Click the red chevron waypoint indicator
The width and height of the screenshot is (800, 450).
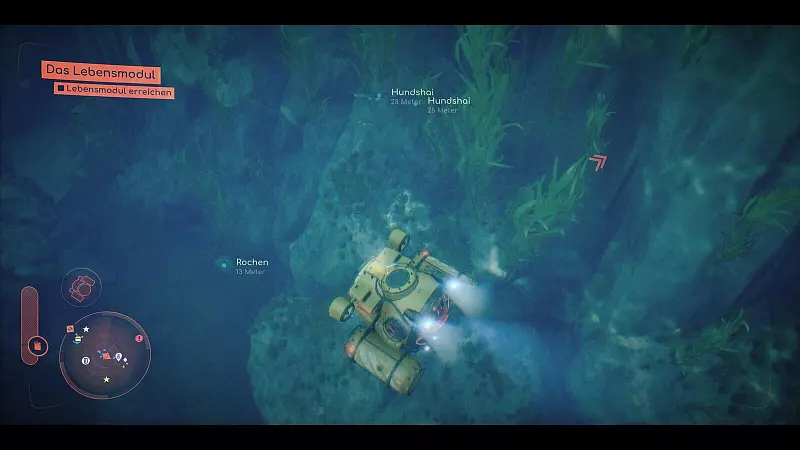[598, 160]
